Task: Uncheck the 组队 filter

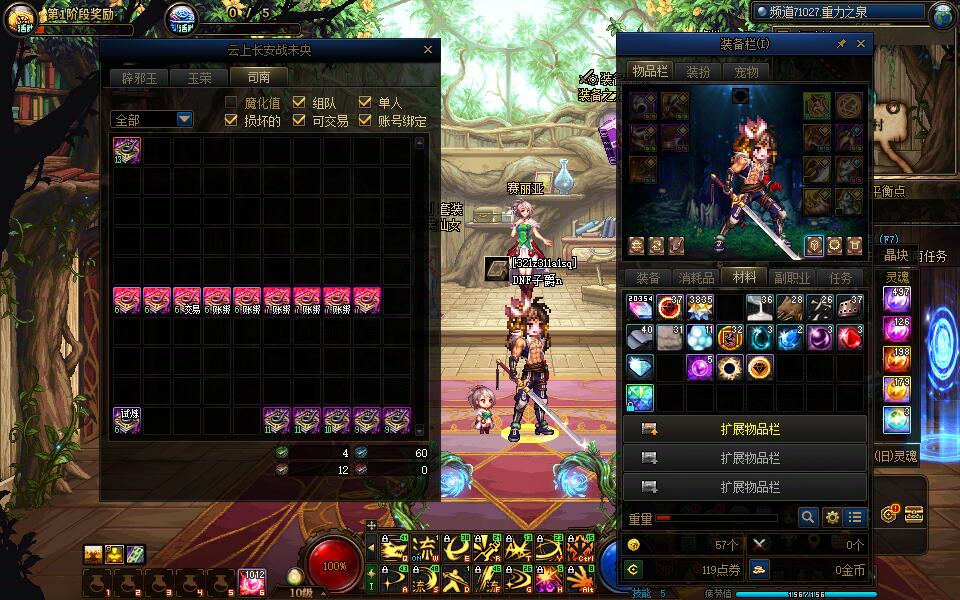Action: click(x=299, y=103)
